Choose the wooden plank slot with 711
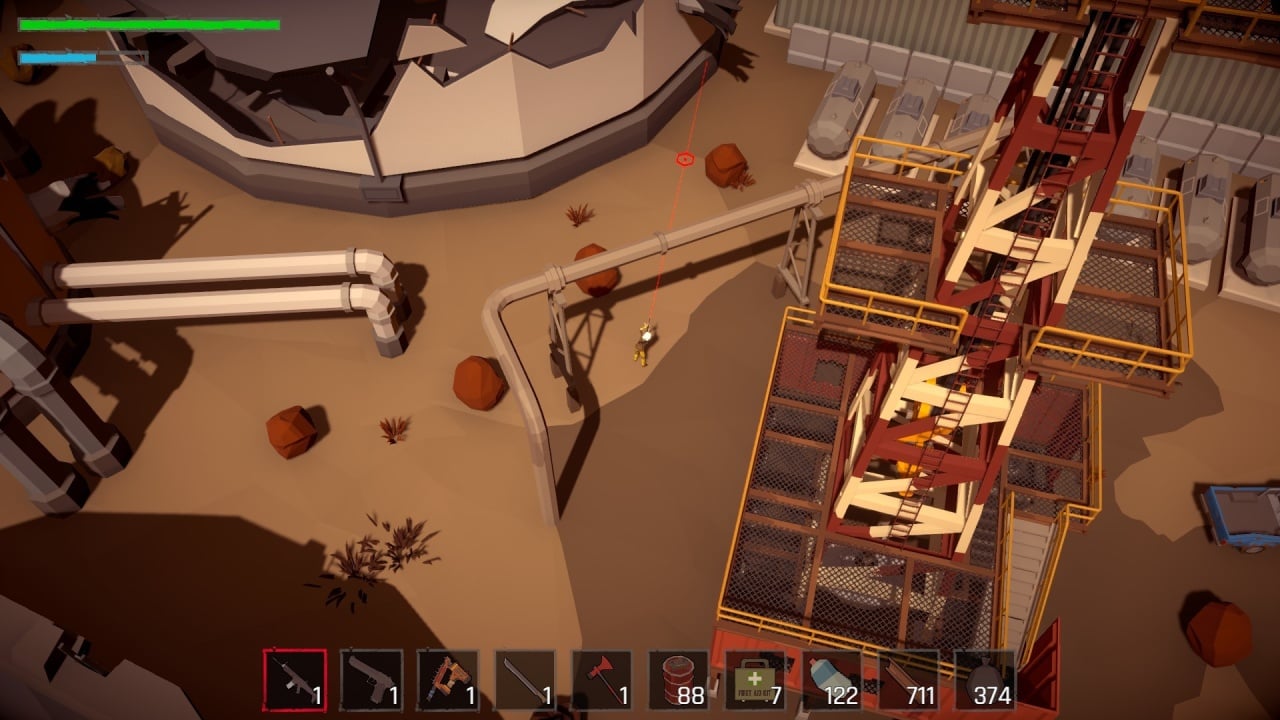This screenshot has width=1280, height=720. [x=908, y=680]
